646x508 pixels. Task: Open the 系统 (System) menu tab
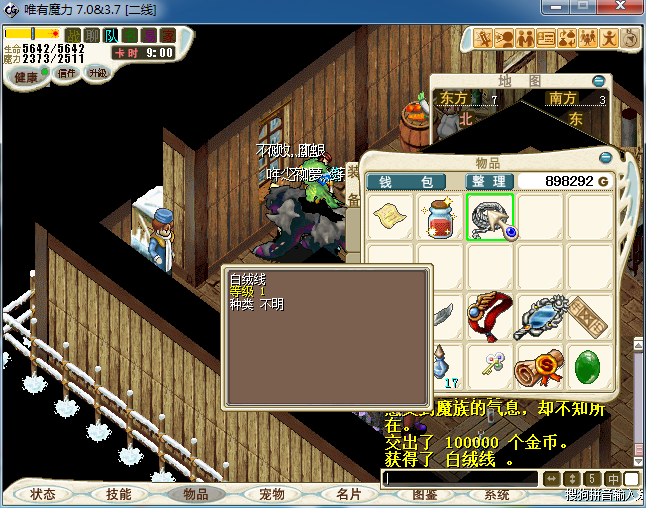click(x=497, y=494)
